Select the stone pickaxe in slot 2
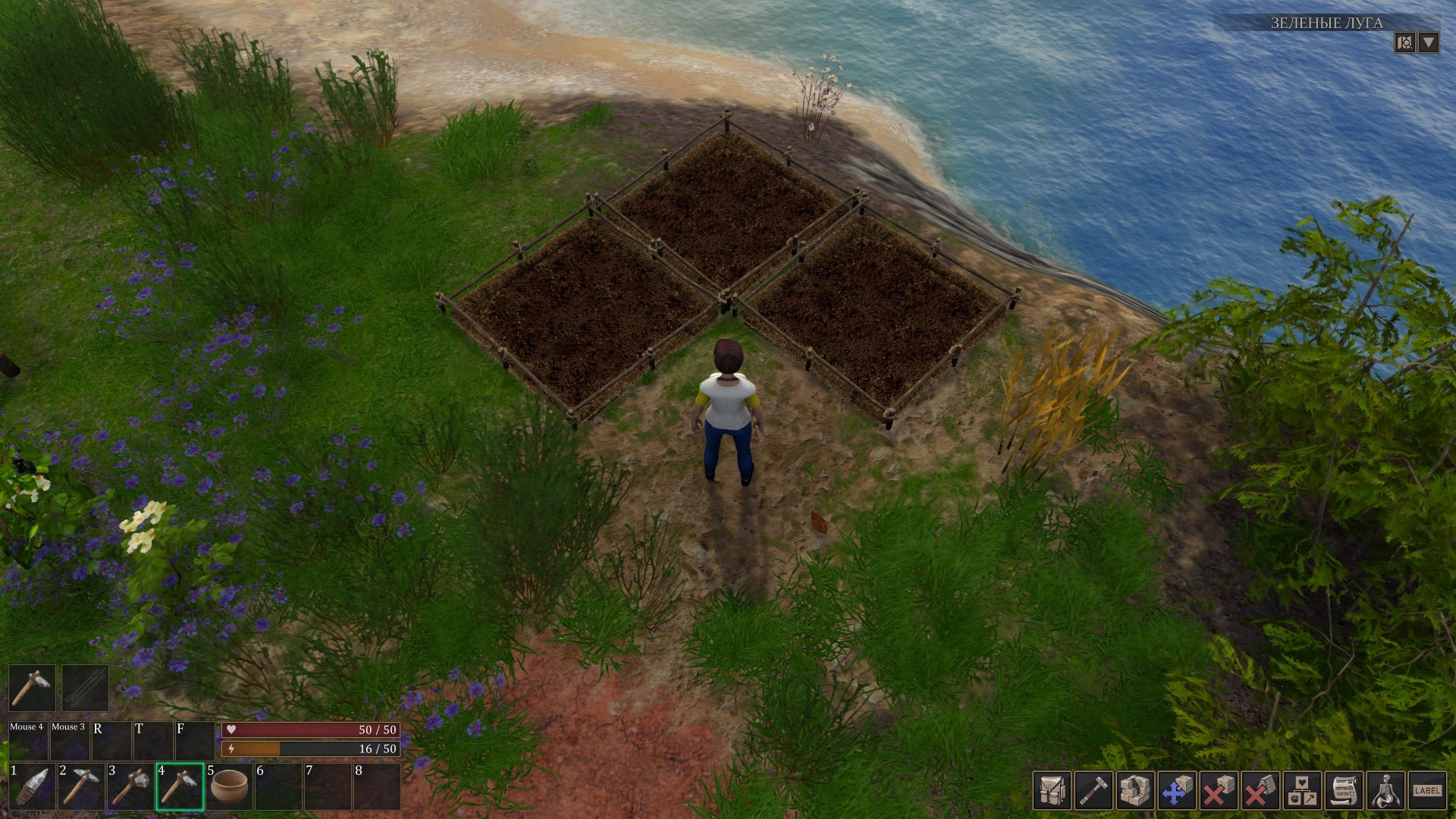The height and width of the screenshot is (819, 1456). 81,786
